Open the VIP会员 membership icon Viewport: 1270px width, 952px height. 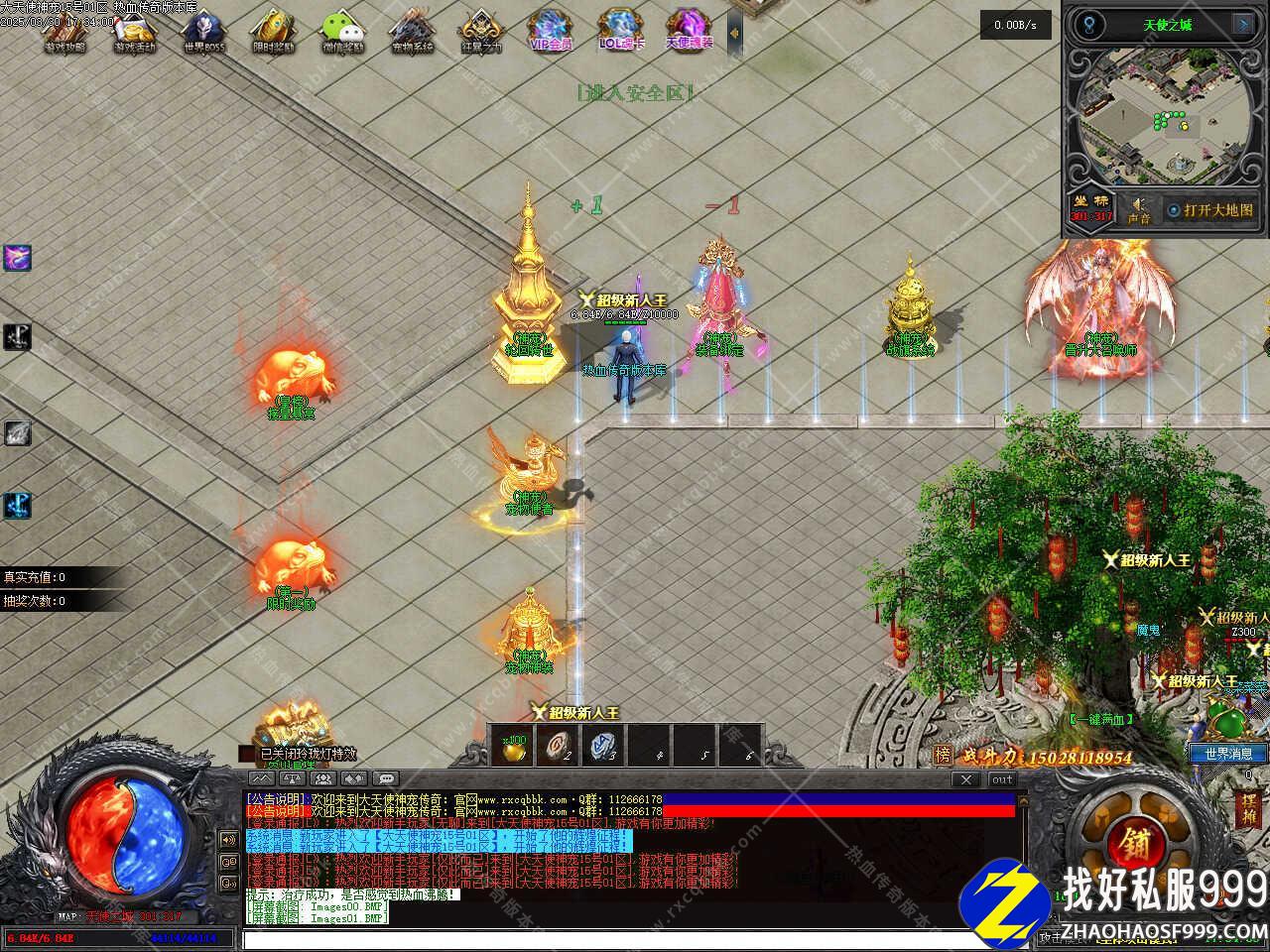549,31
